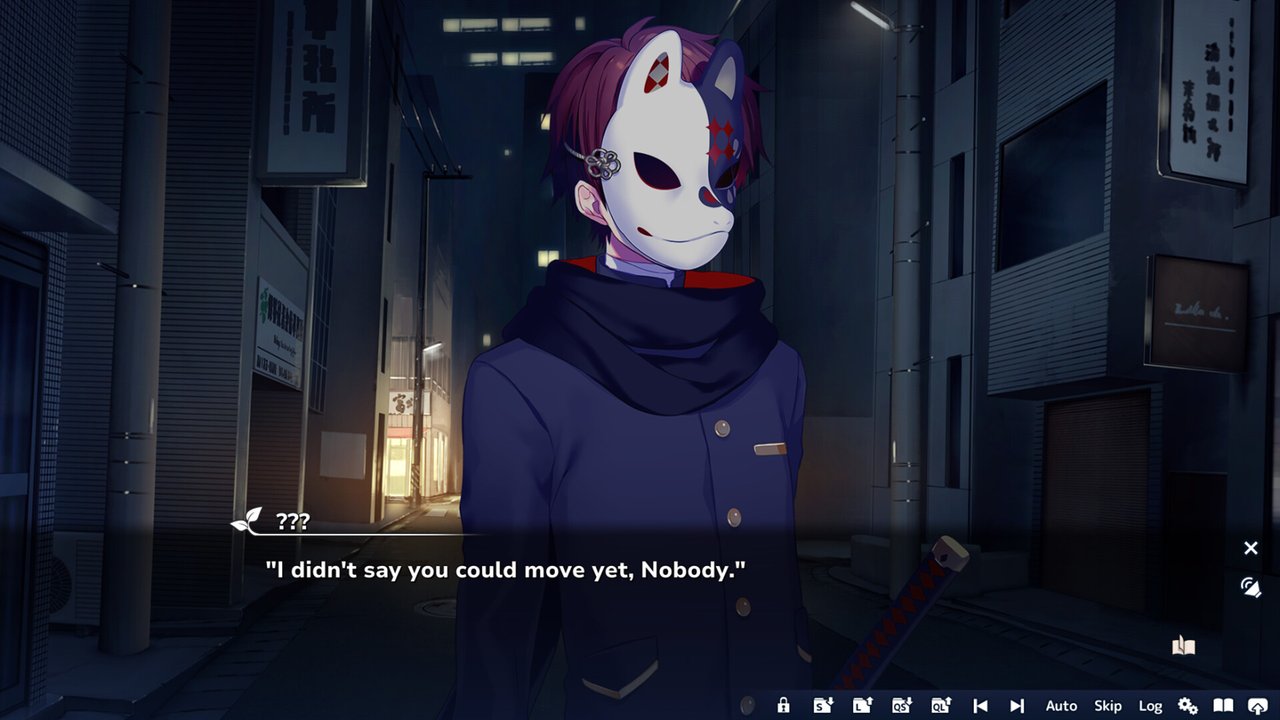Toggle Auto mode
The image size is (1280, 720).
1061,706
